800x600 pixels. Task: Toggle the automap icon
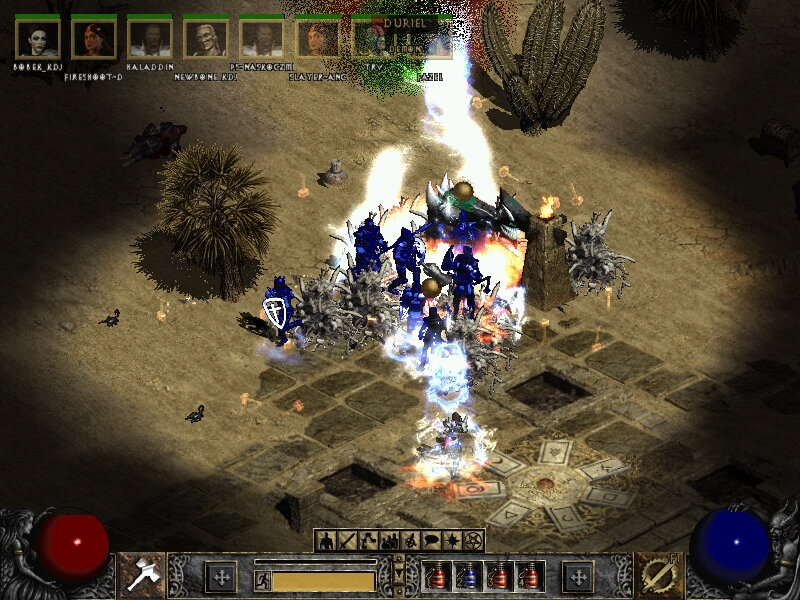tap(410, 541)
